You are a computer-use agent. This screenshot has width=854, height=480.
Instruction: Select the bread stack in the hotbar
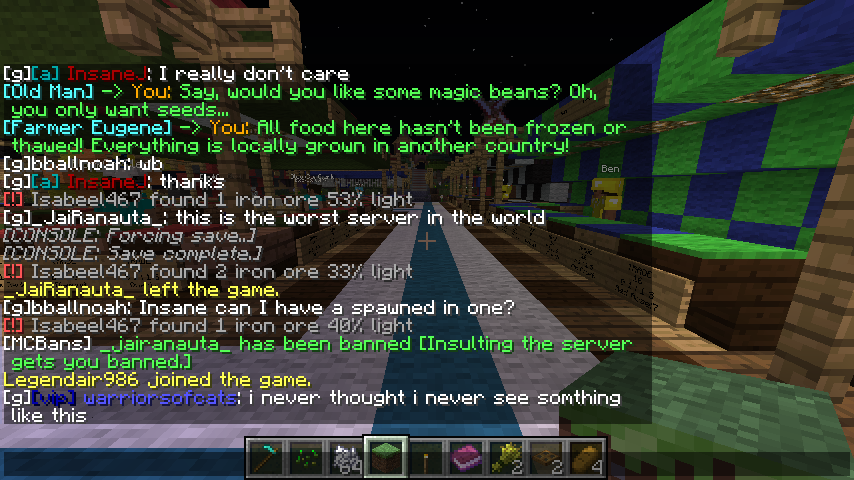click(584, 457)
